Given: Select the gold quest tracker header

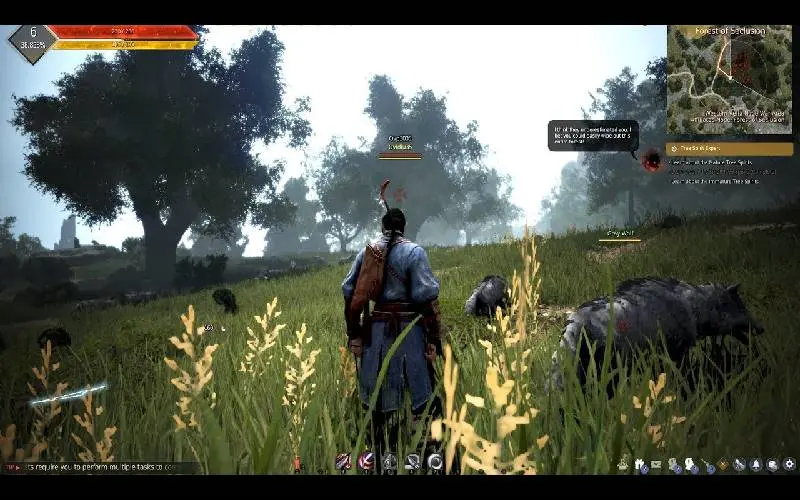Looking at the screenshot, I should pyautogui.click(x=729, y=149).
